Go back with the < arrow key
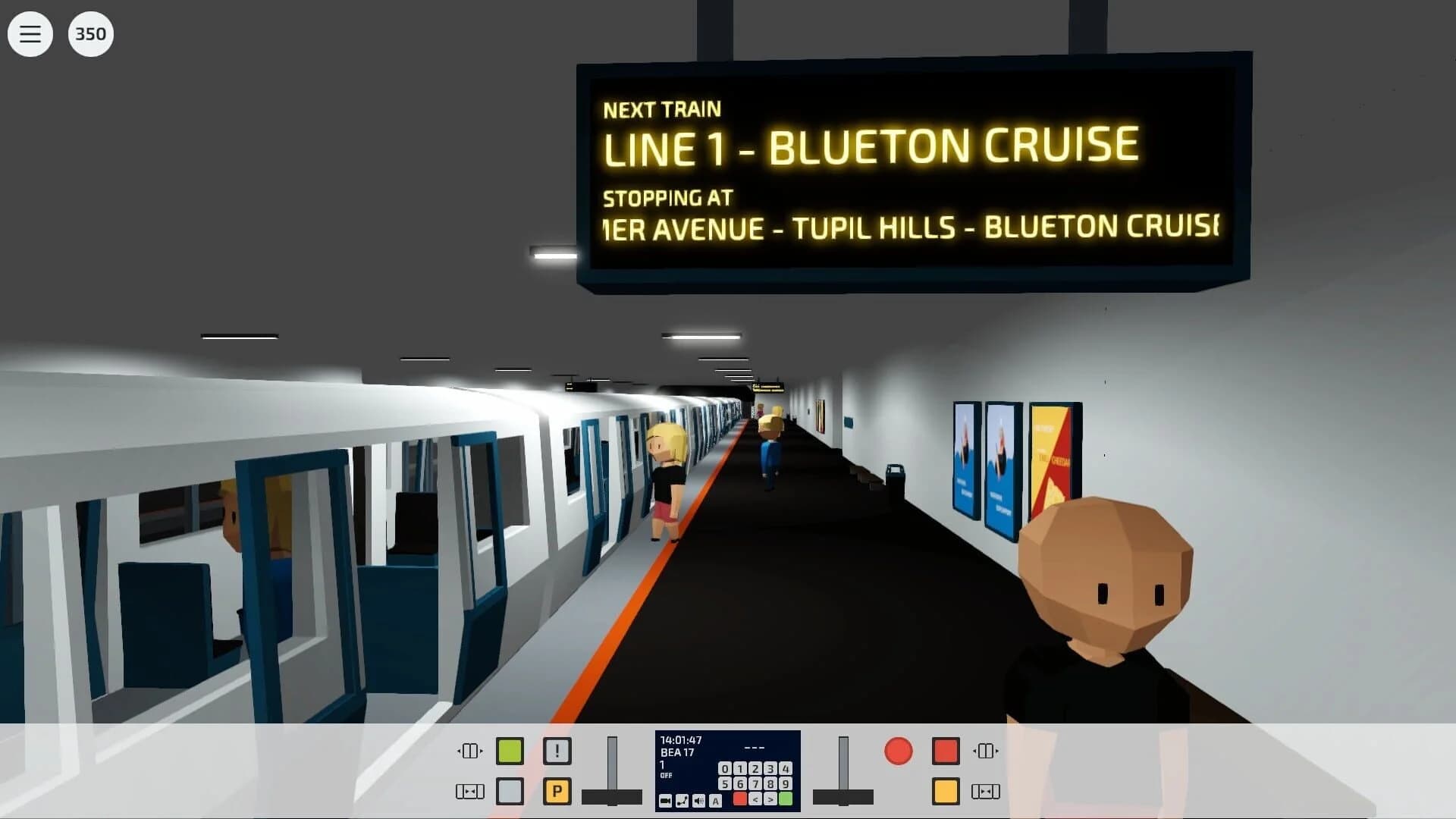 pos(756,800)
